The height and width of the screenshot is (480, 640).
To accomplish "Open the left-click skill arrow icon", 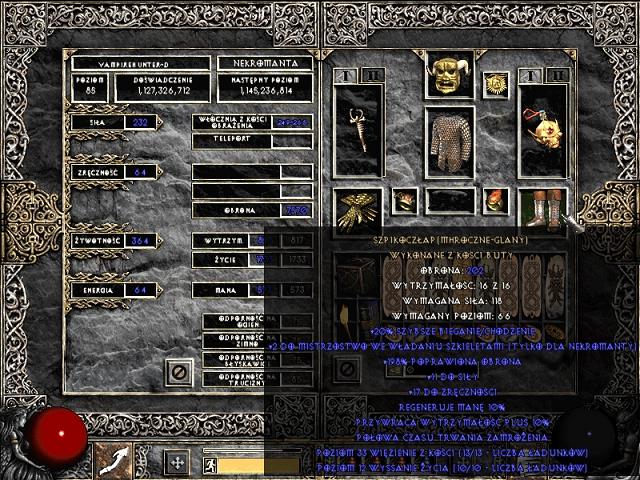I will pos(113,461).
